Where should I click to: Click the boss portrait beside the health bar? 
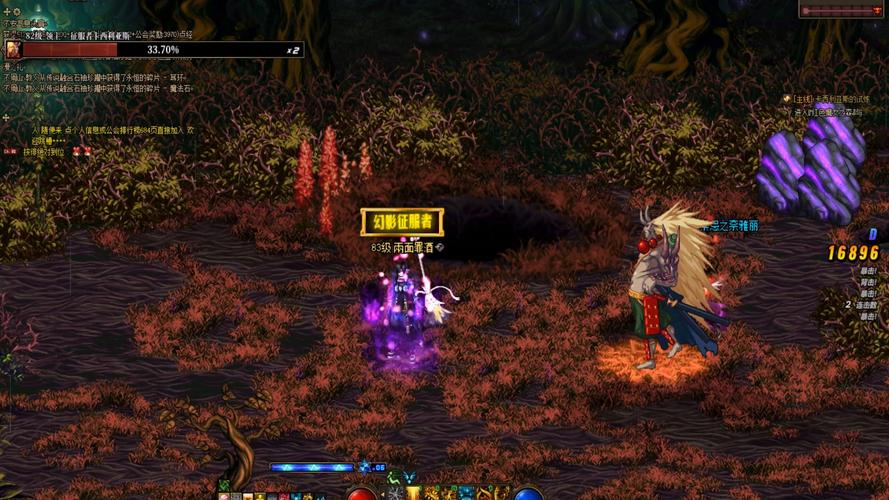[x=13, y=49]
